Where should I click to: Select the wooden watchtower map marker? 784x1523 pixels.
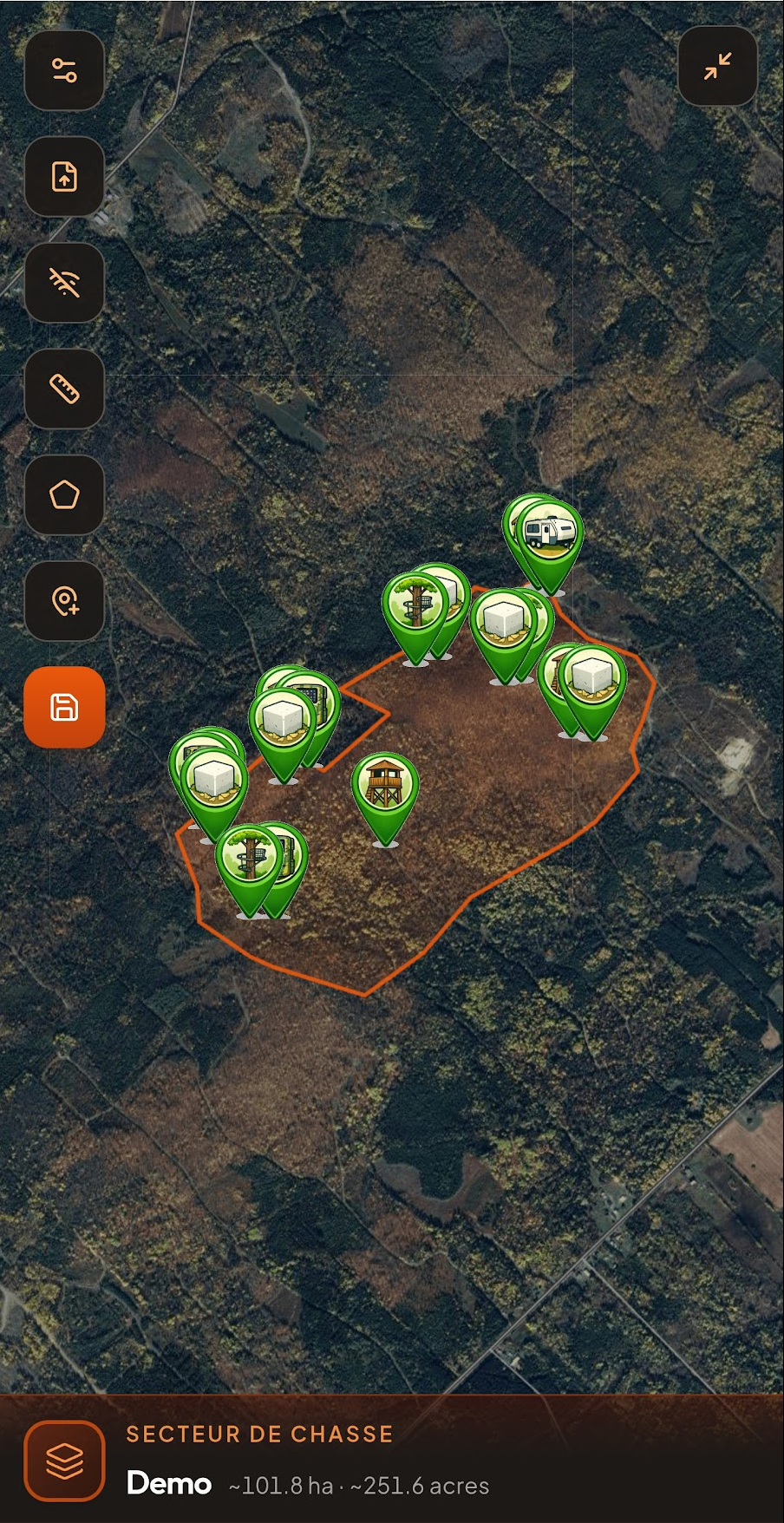click(x=385, y=785)
